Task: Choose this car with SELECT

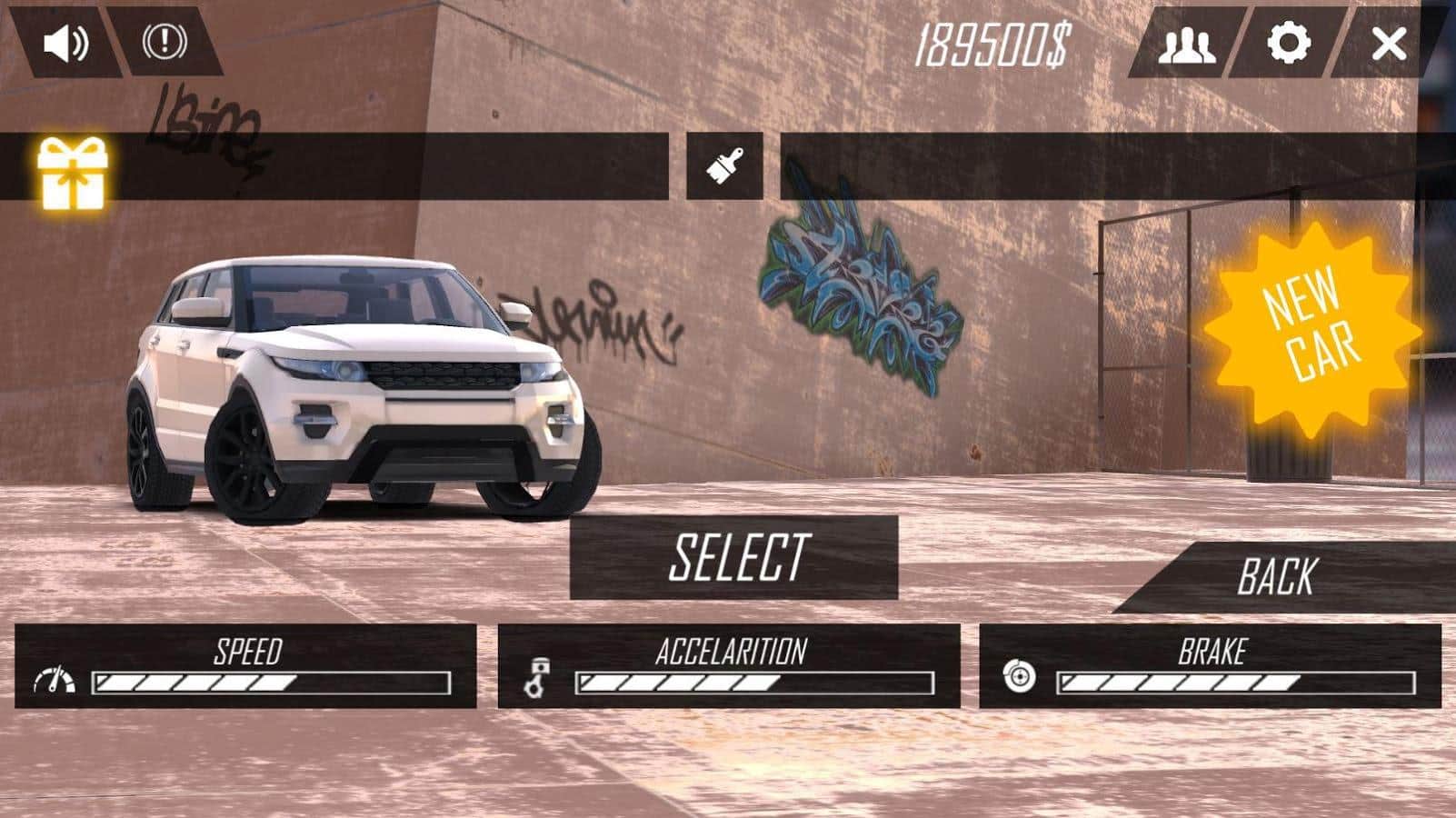Action: tap(734, 557)
